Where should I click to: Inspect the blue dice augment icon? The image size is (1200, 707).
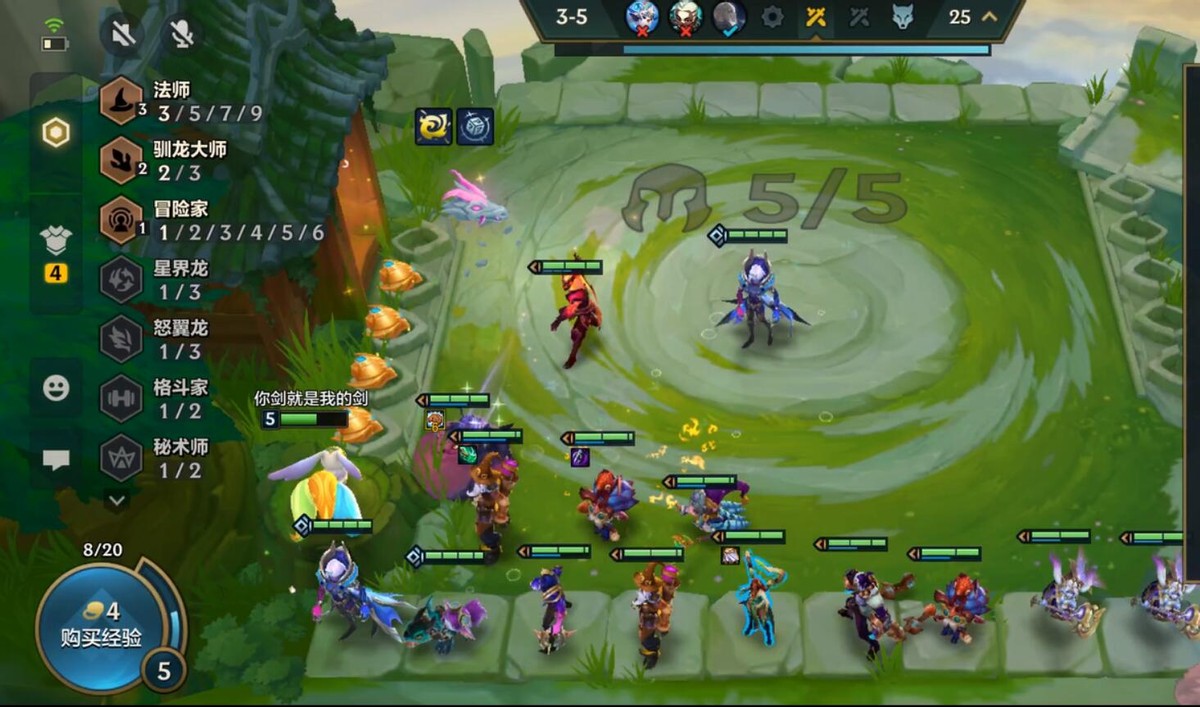click(475, 127)
